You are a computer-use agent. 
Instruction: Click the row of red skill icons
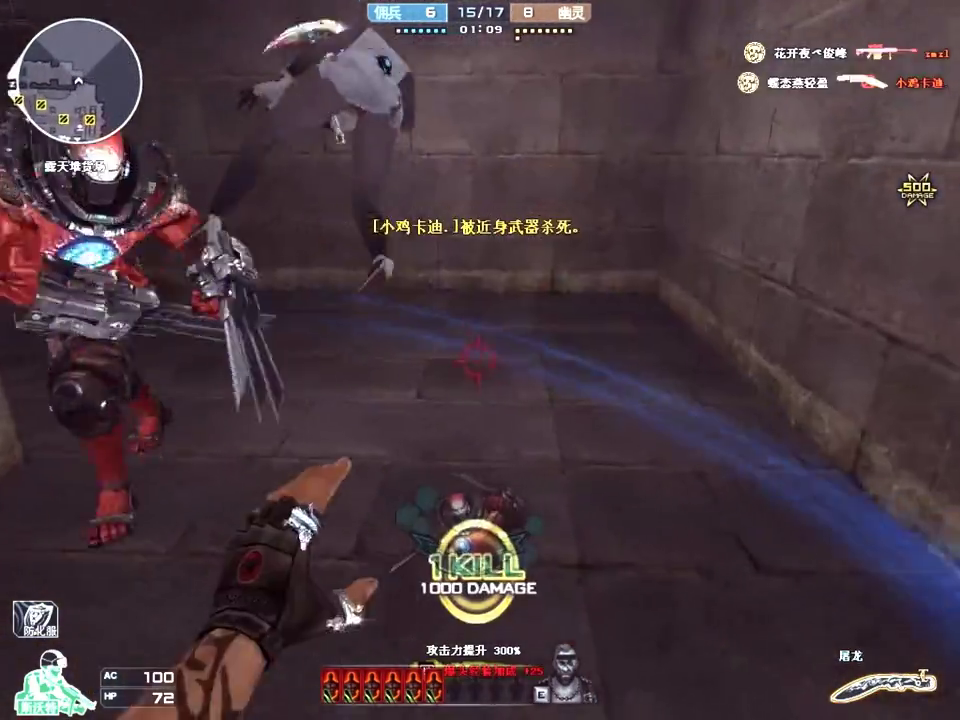pyautogui.click(x=382, y=684)
